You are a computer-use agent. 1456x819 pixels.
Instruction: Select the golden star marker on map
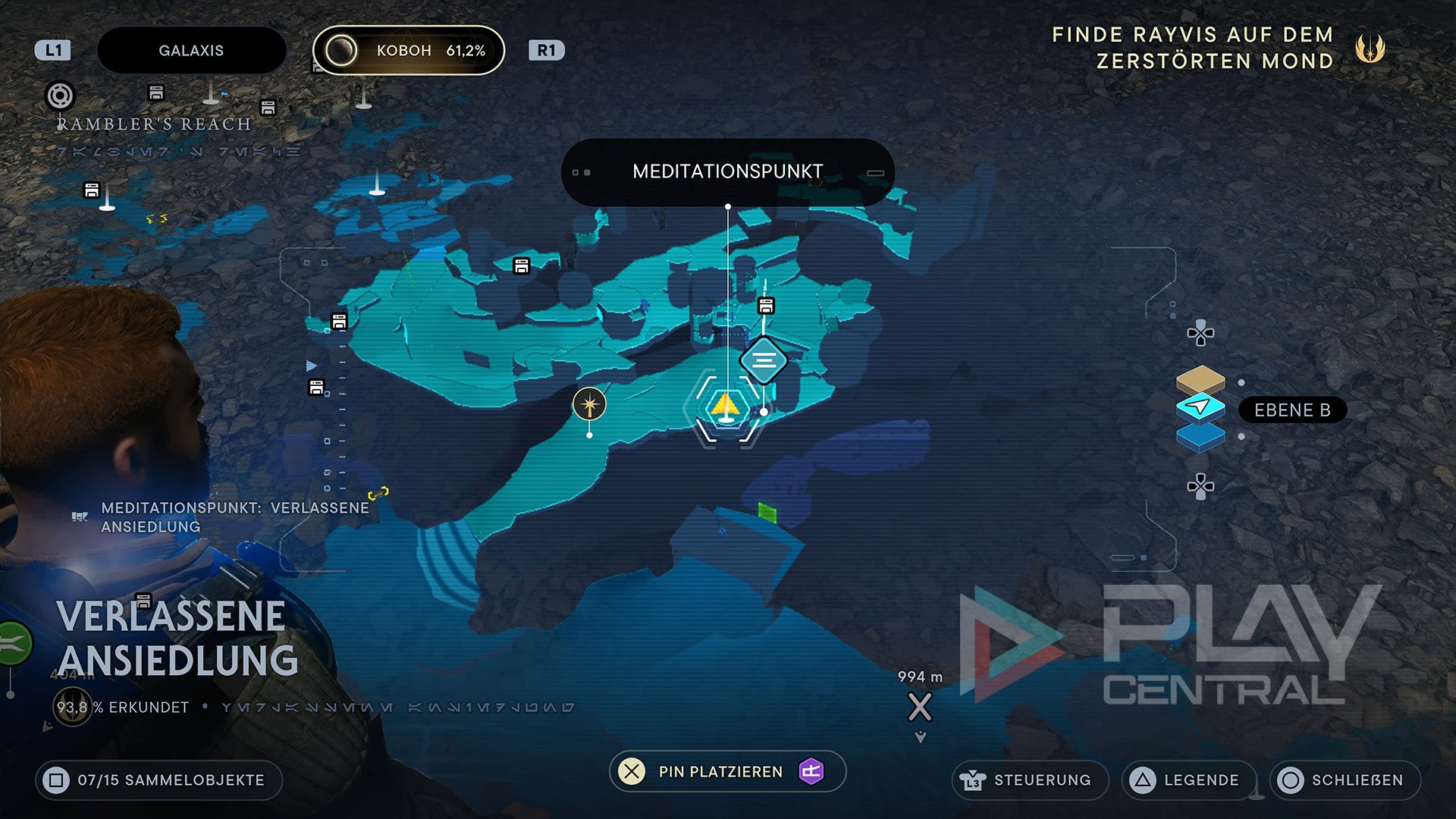point(589,403)
